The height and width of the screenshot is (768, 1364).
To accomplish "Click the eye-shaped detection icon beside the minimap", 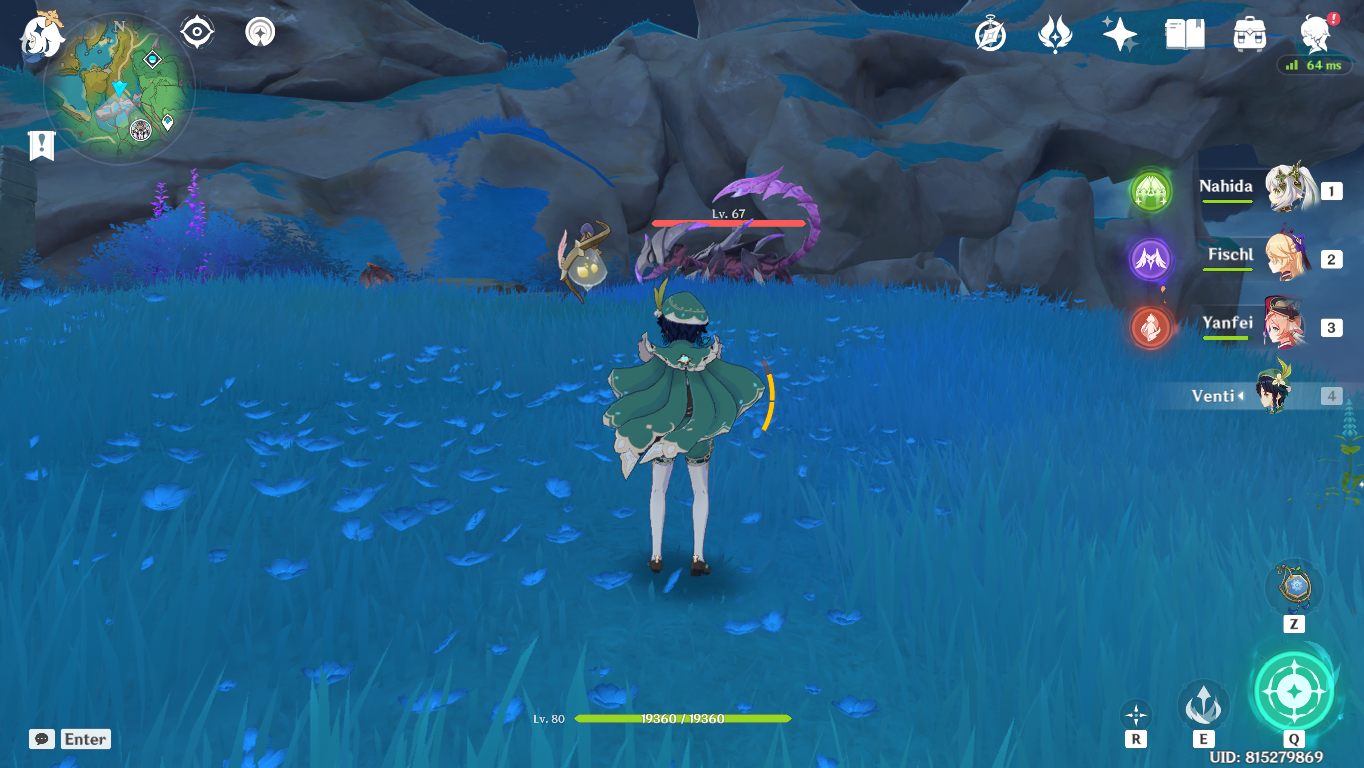I will [x=195, y=31].
